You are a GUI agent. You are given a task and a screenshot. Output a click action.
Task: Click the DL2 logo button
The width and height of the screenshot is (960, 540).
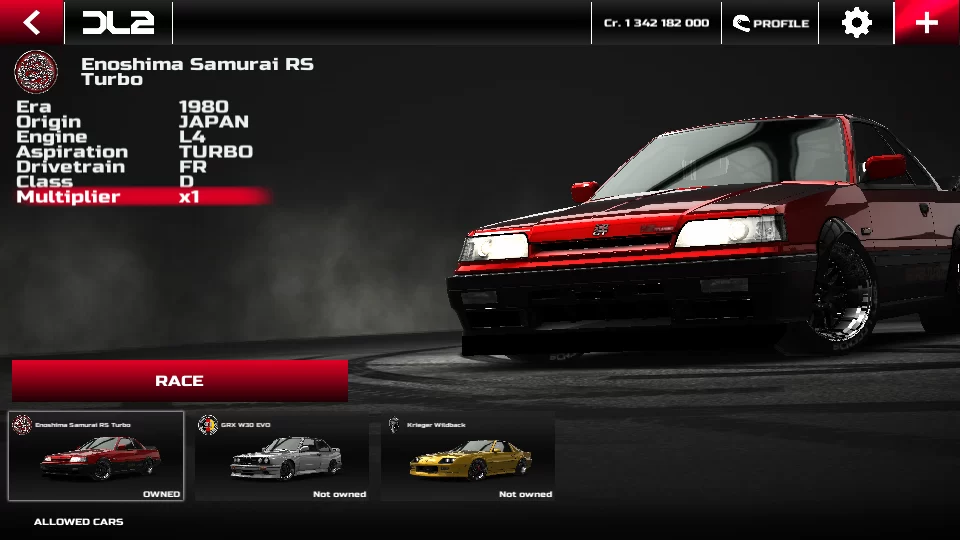[118, 22]
